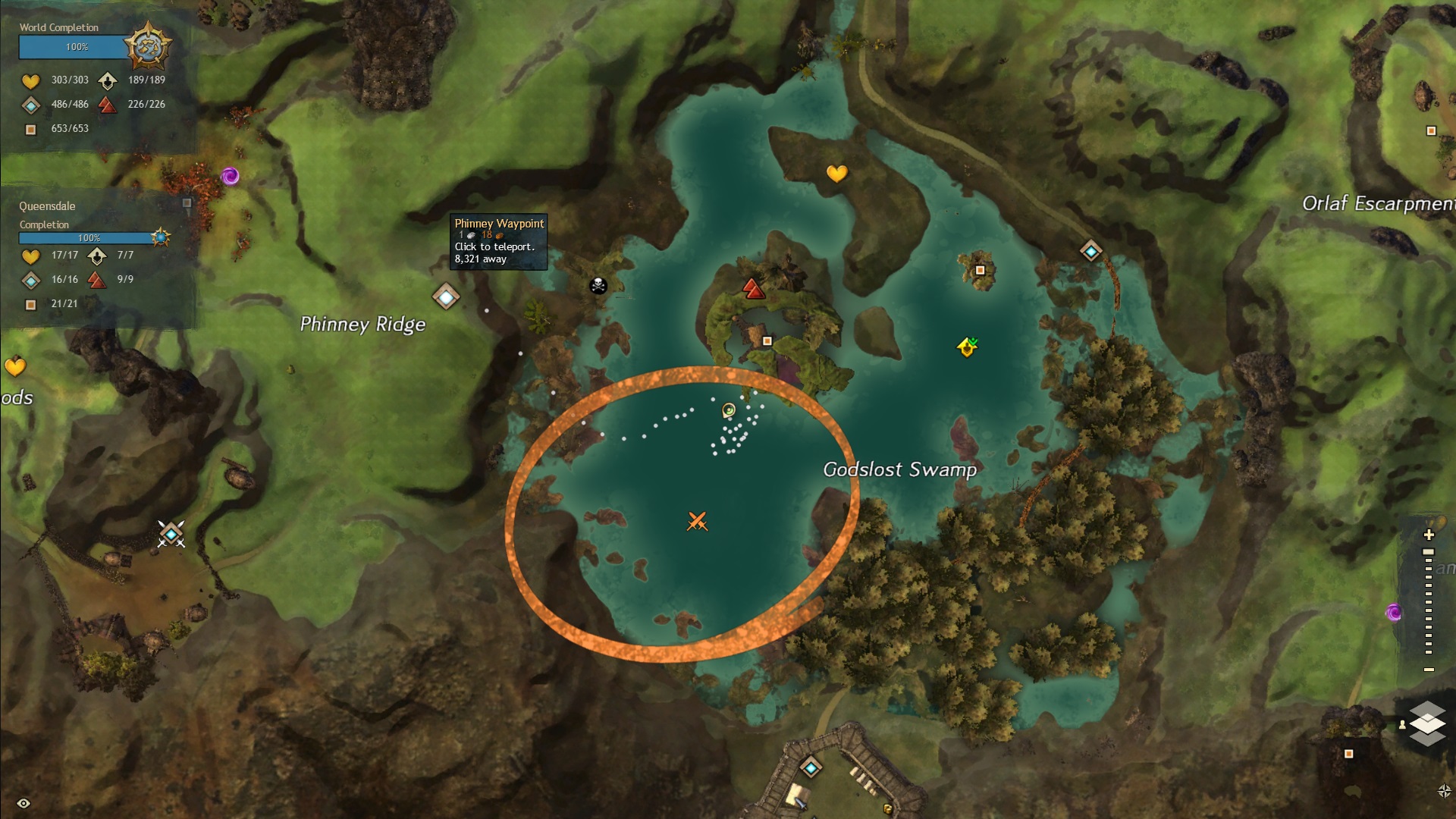Click the World Completion star badge
Image resolution: width=1456 pixels, height=819 pixels.
pyautogui.click(x=147, y=47)
